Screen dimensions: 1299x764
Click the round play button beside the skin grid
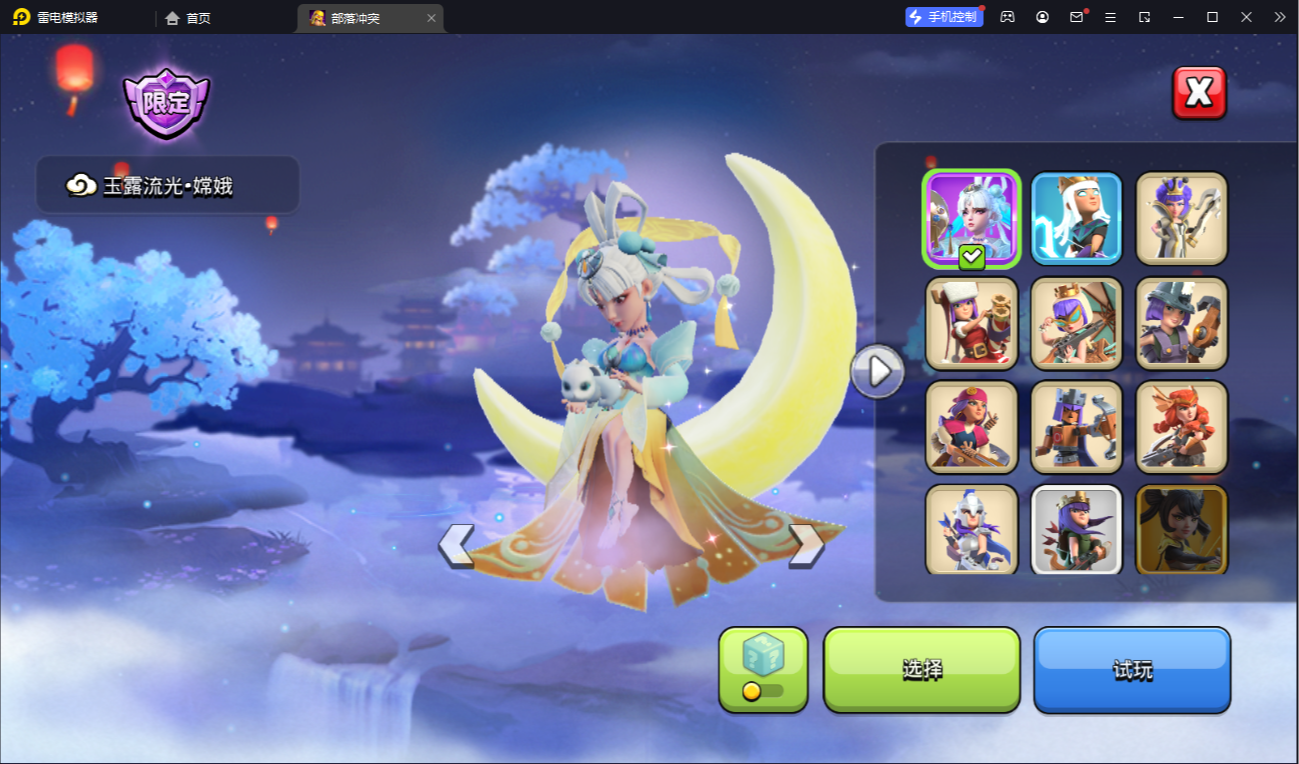[x=877, y=372]
